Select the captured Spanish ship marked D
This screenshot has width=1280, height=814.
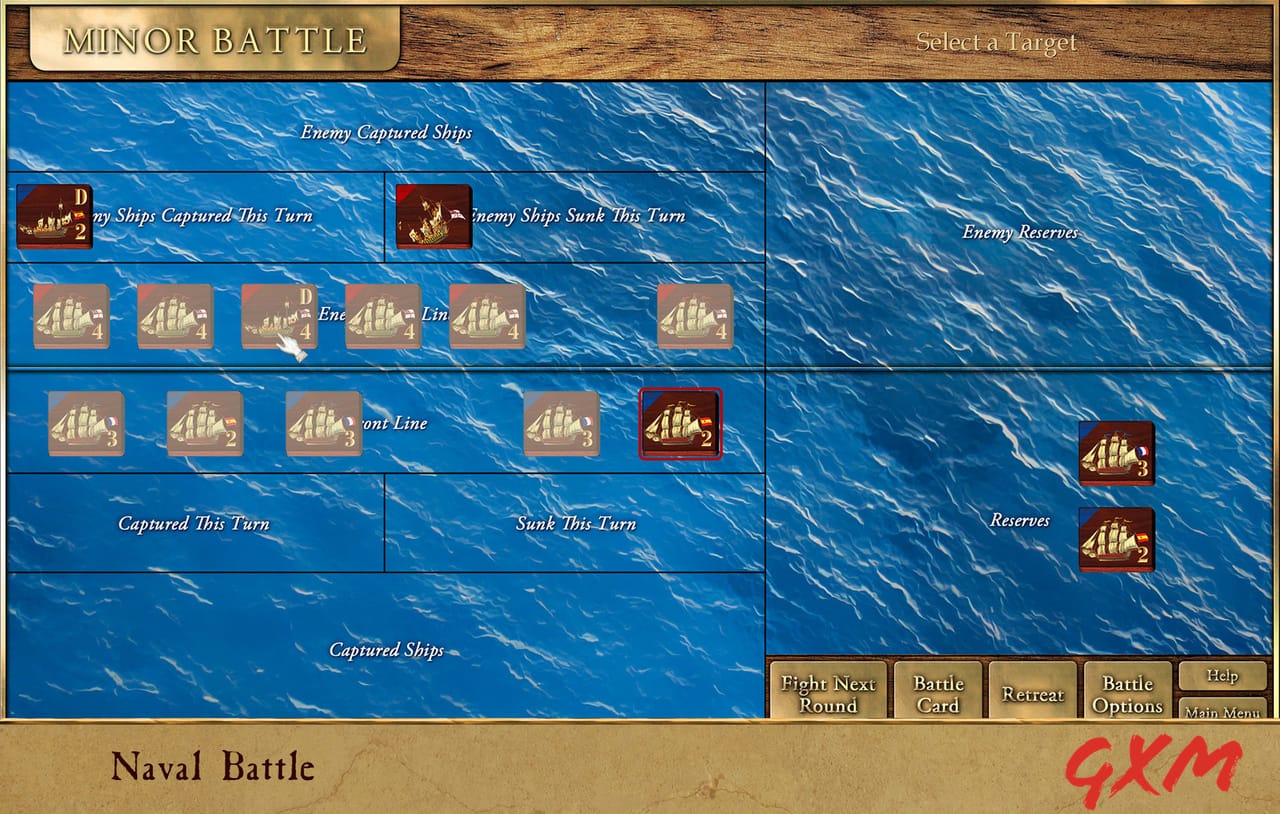(x=55, y=215)
